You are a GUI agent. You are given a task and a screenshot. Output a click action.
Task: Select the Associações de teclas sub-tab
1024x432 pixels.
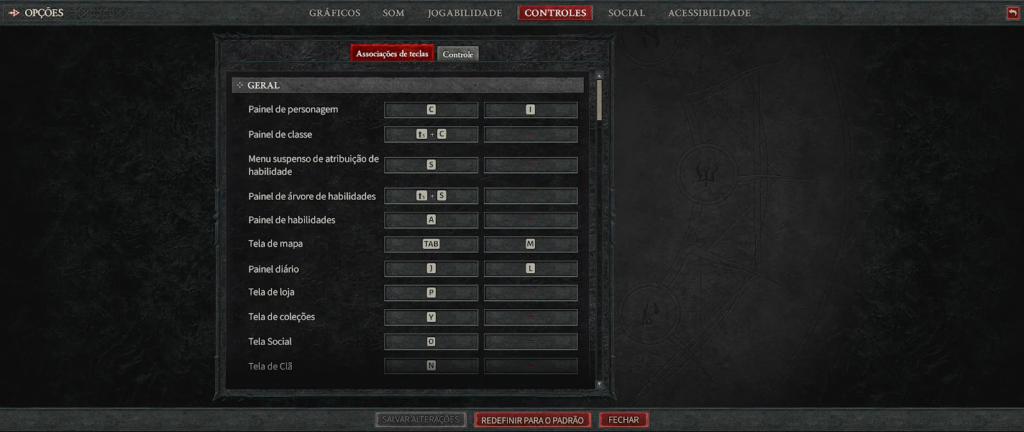click(393, 54)
